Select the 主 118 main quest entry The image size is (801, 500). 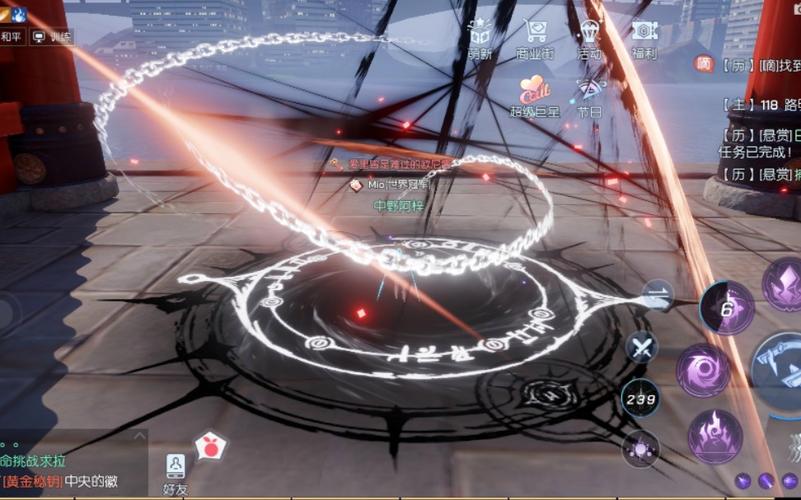point(760,103)
